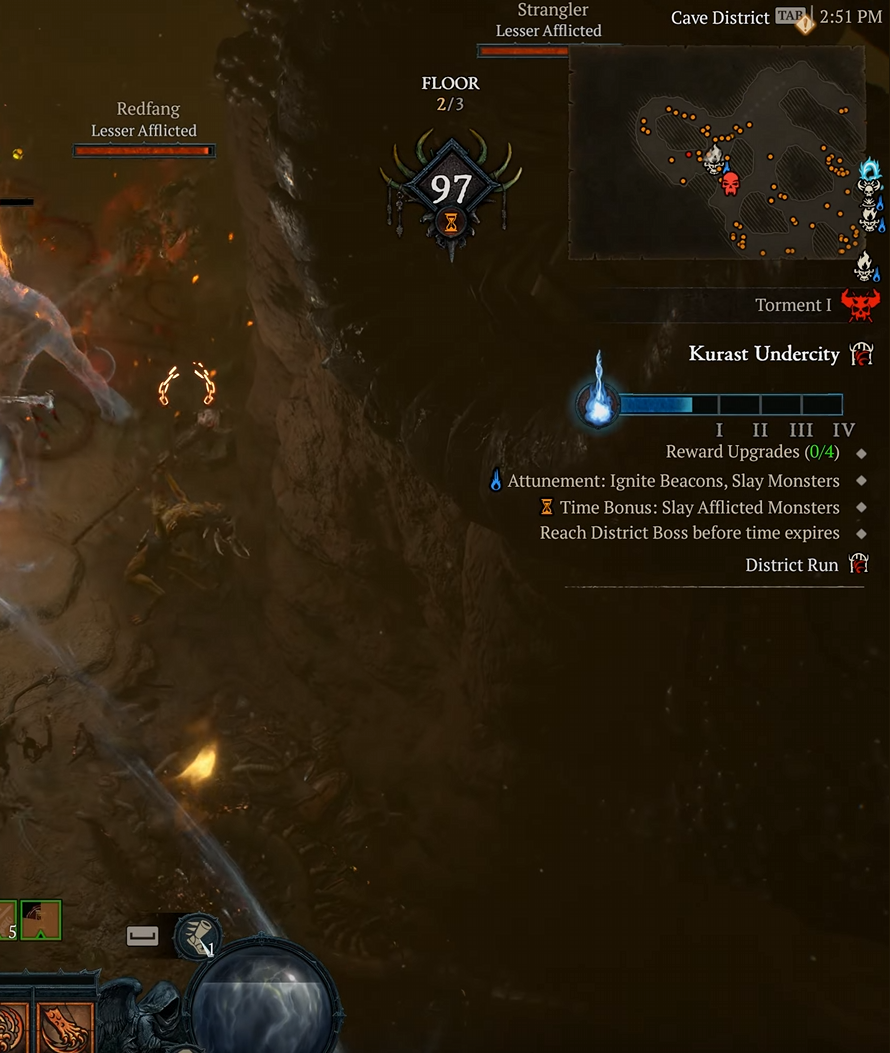
Task: Select the red skull marker on the minimap
Action: [x=730, y=184]
